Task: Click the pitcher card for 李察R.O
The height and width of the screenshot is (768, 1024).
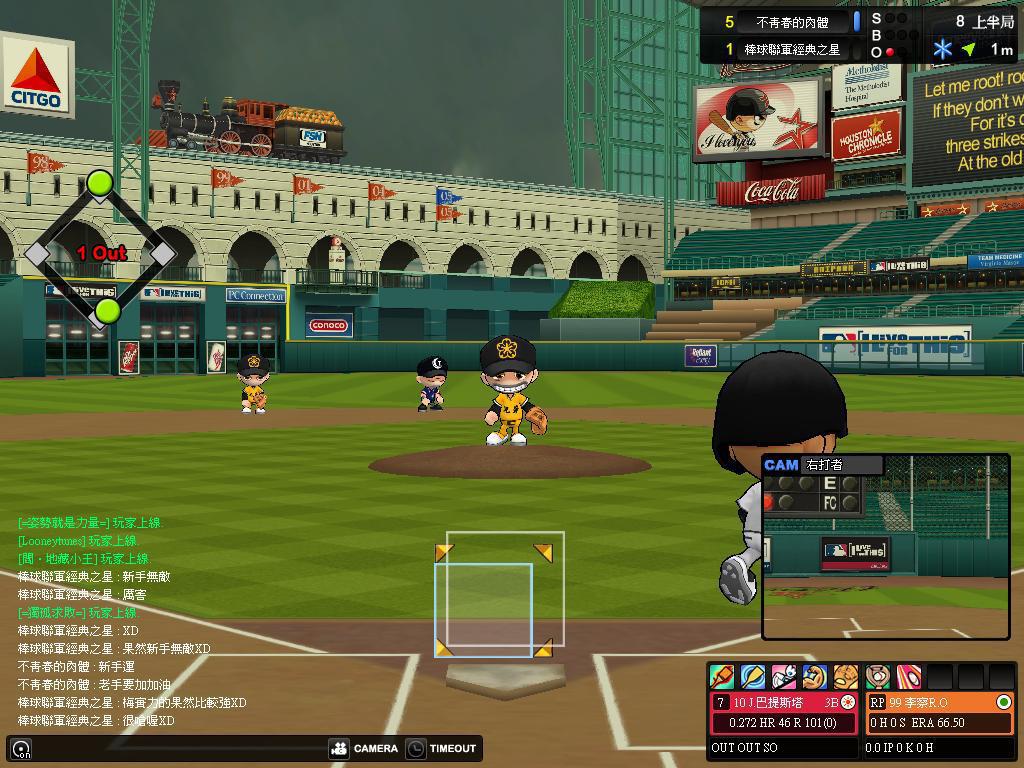Action: point(939,712)
